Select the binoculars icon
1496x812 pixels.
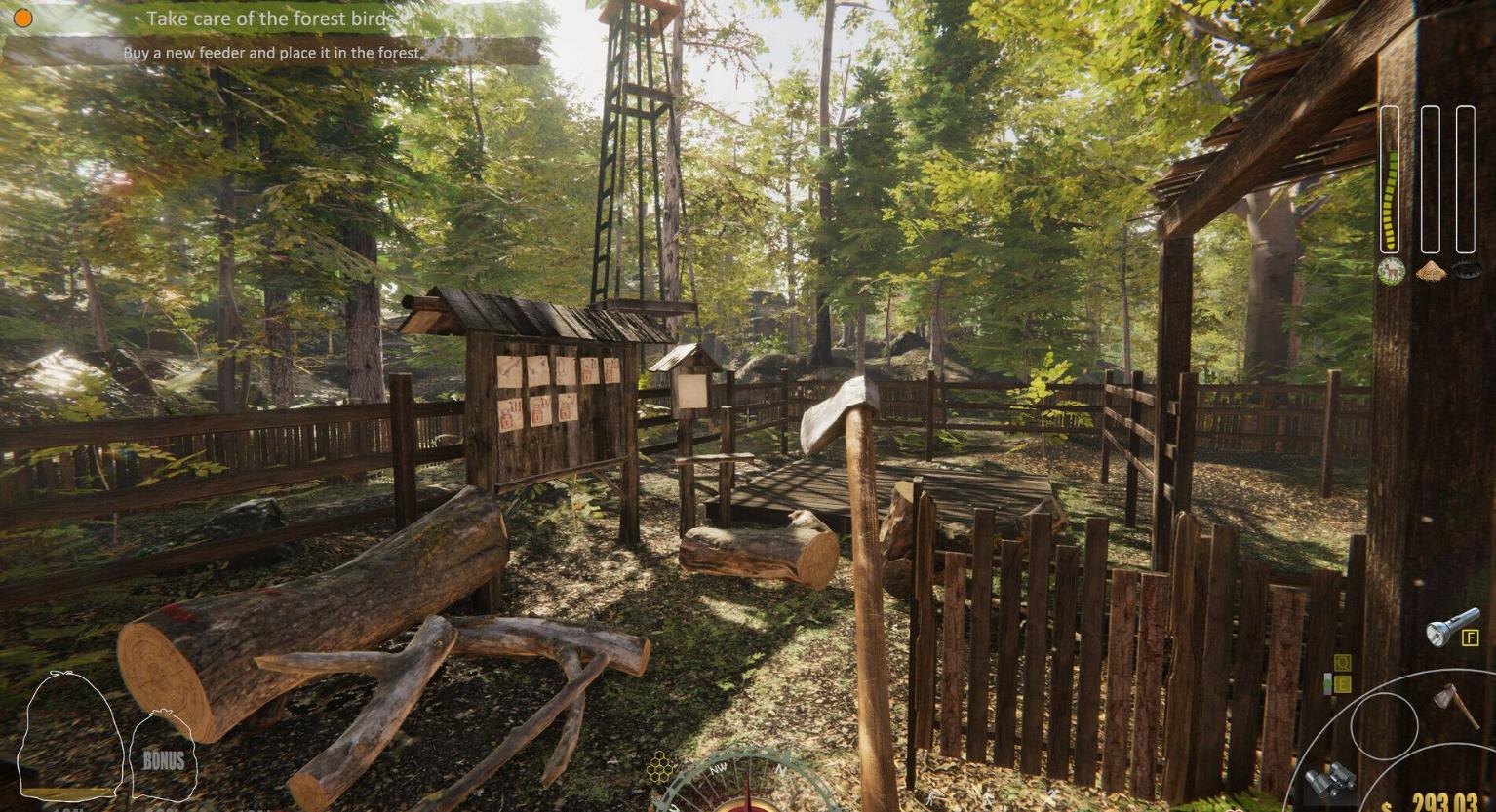(x=1330, y=783)
